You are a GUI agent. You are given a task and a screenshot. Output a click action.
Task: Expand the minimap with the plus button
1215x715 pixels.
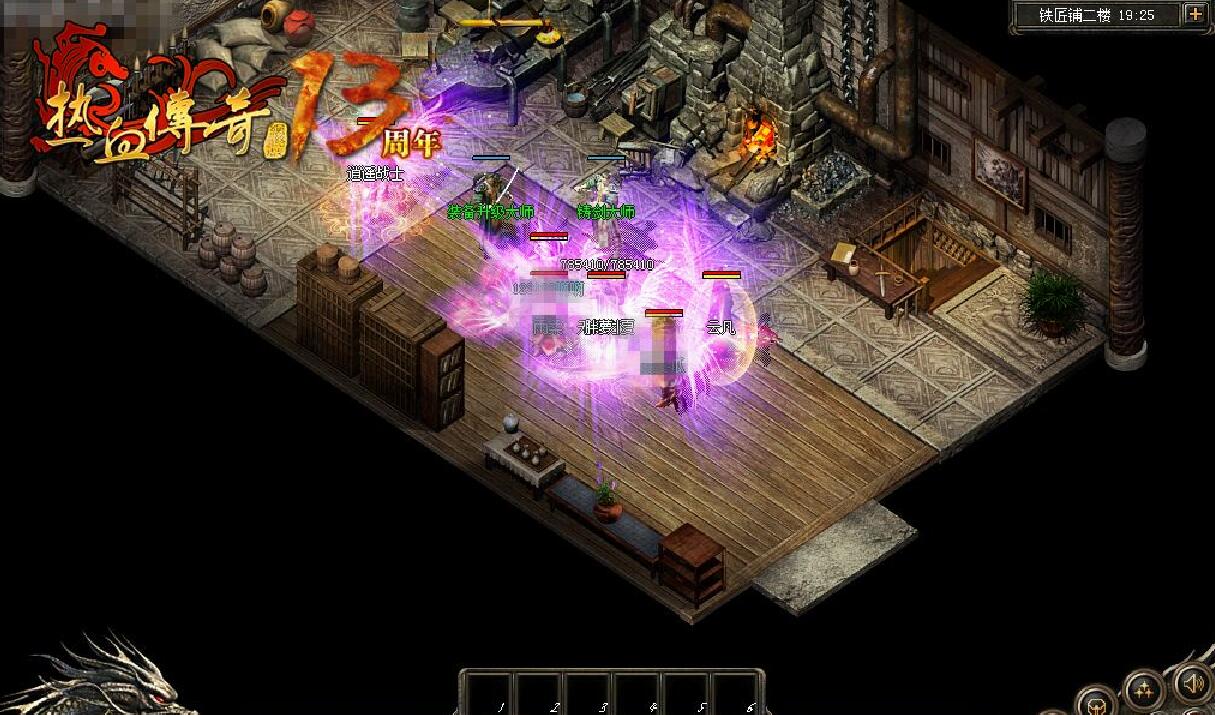(x=1195, y=14)
